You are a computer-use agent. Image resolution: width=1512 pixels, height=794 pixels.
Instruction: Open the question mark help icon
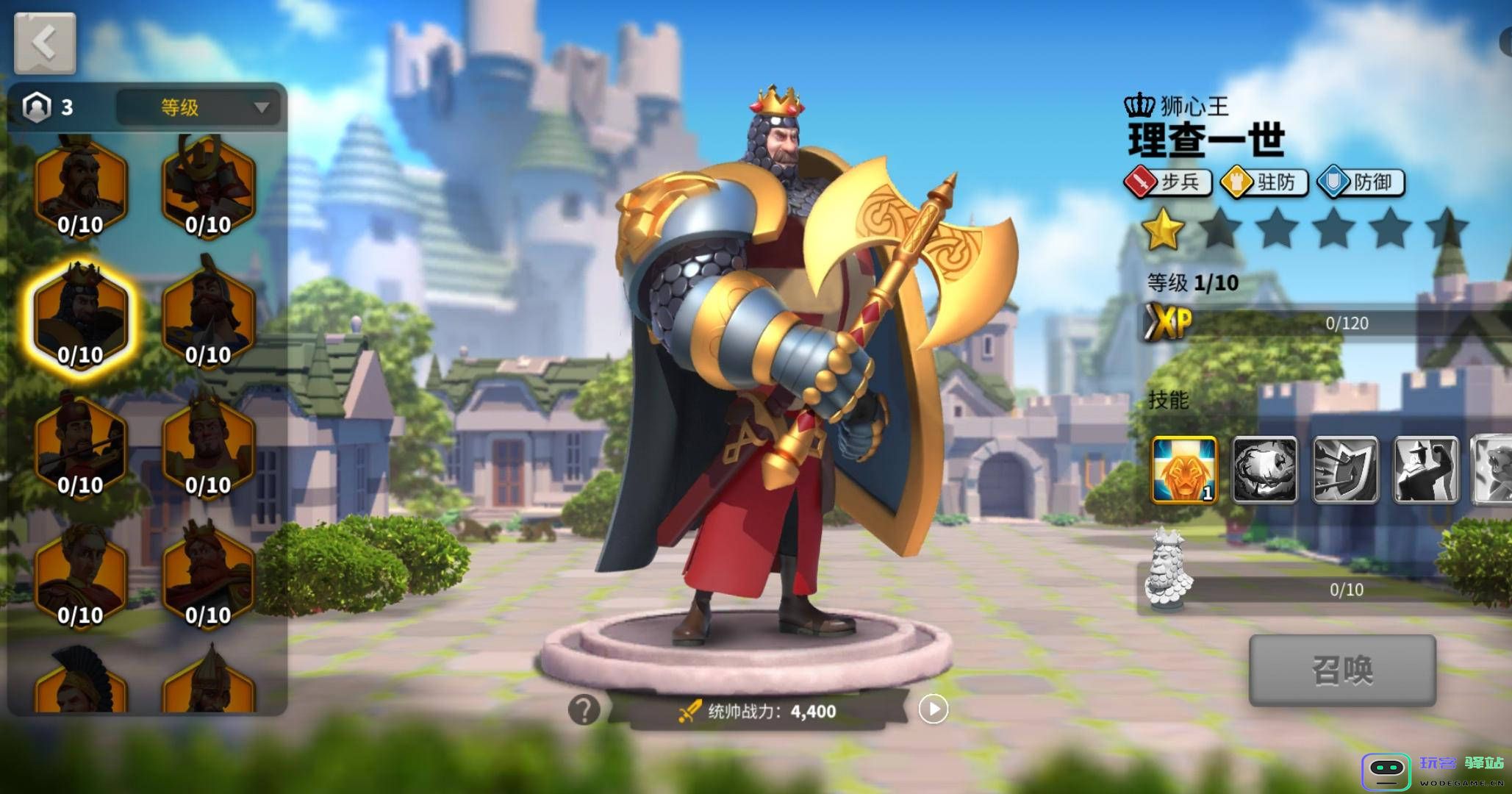[584, 709]
